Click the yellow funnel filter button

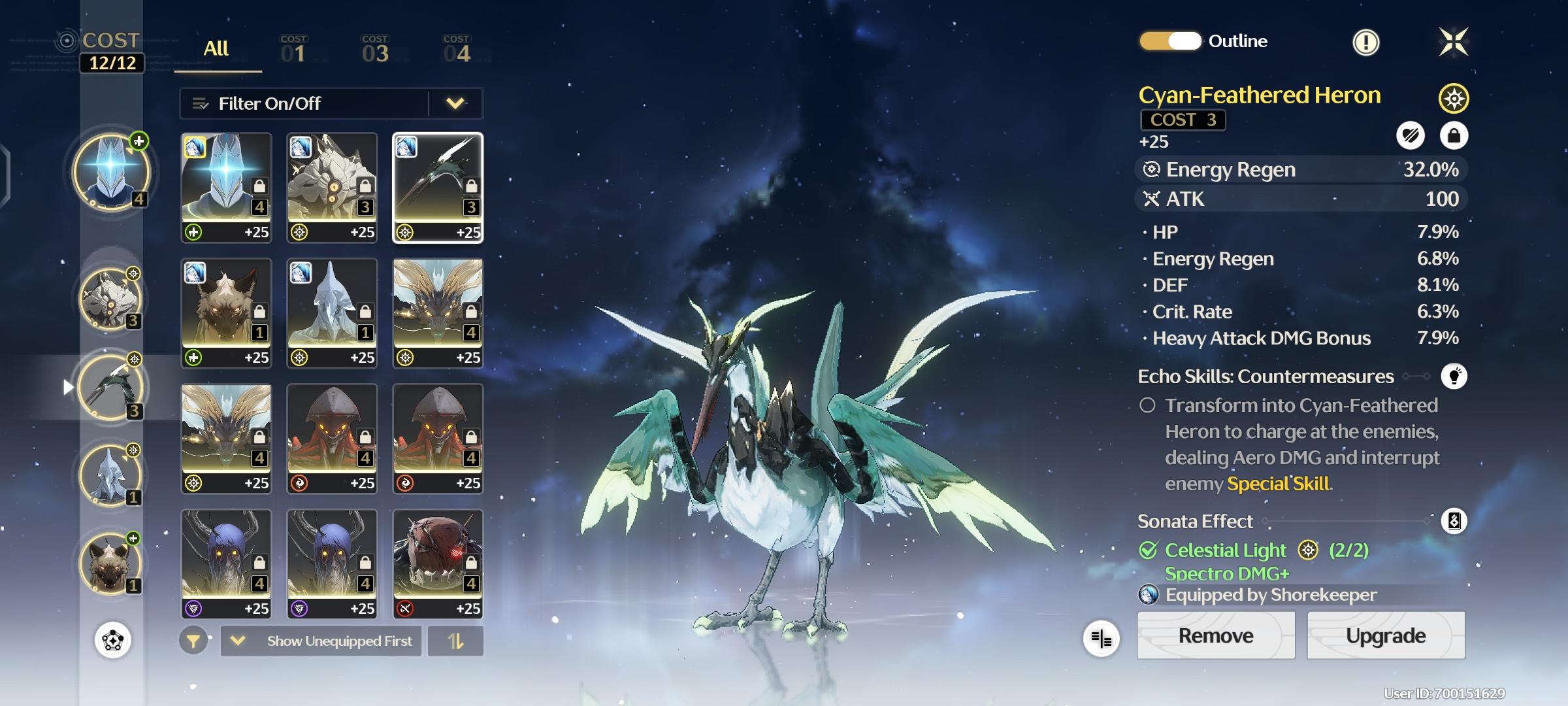pos(193,641)
